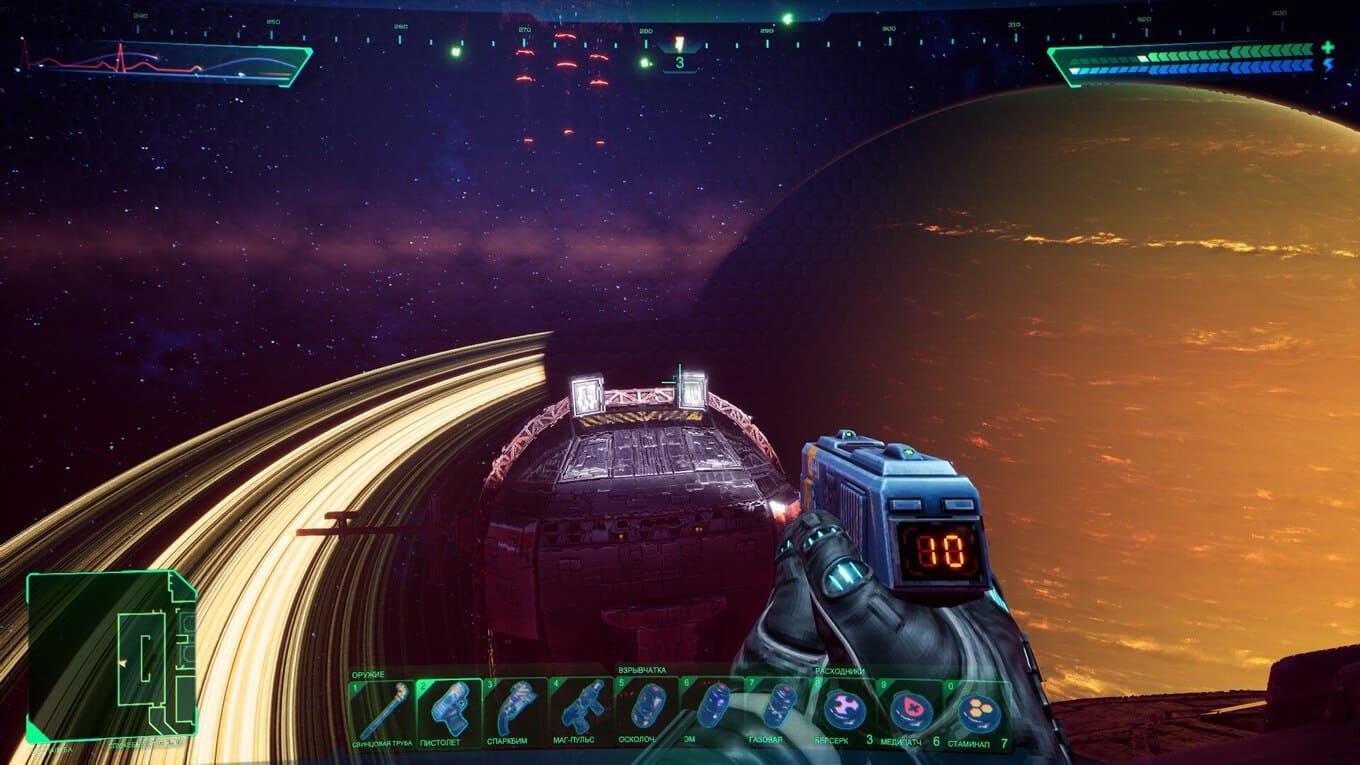This screenshot has height=765, width=1360.
Task: Select the Осколоч. frag grenade
Action: click(x=647, y=714)
